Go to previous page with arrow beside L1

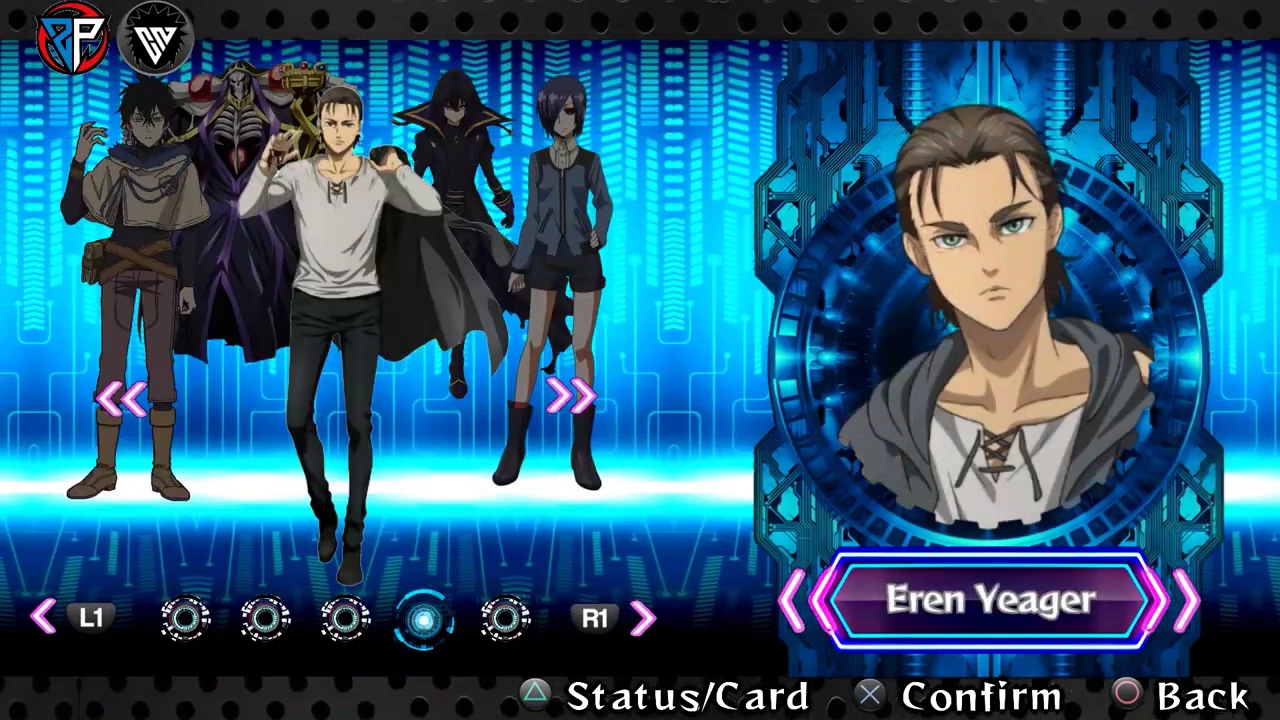pyautogui.click(x=43, y=617)
